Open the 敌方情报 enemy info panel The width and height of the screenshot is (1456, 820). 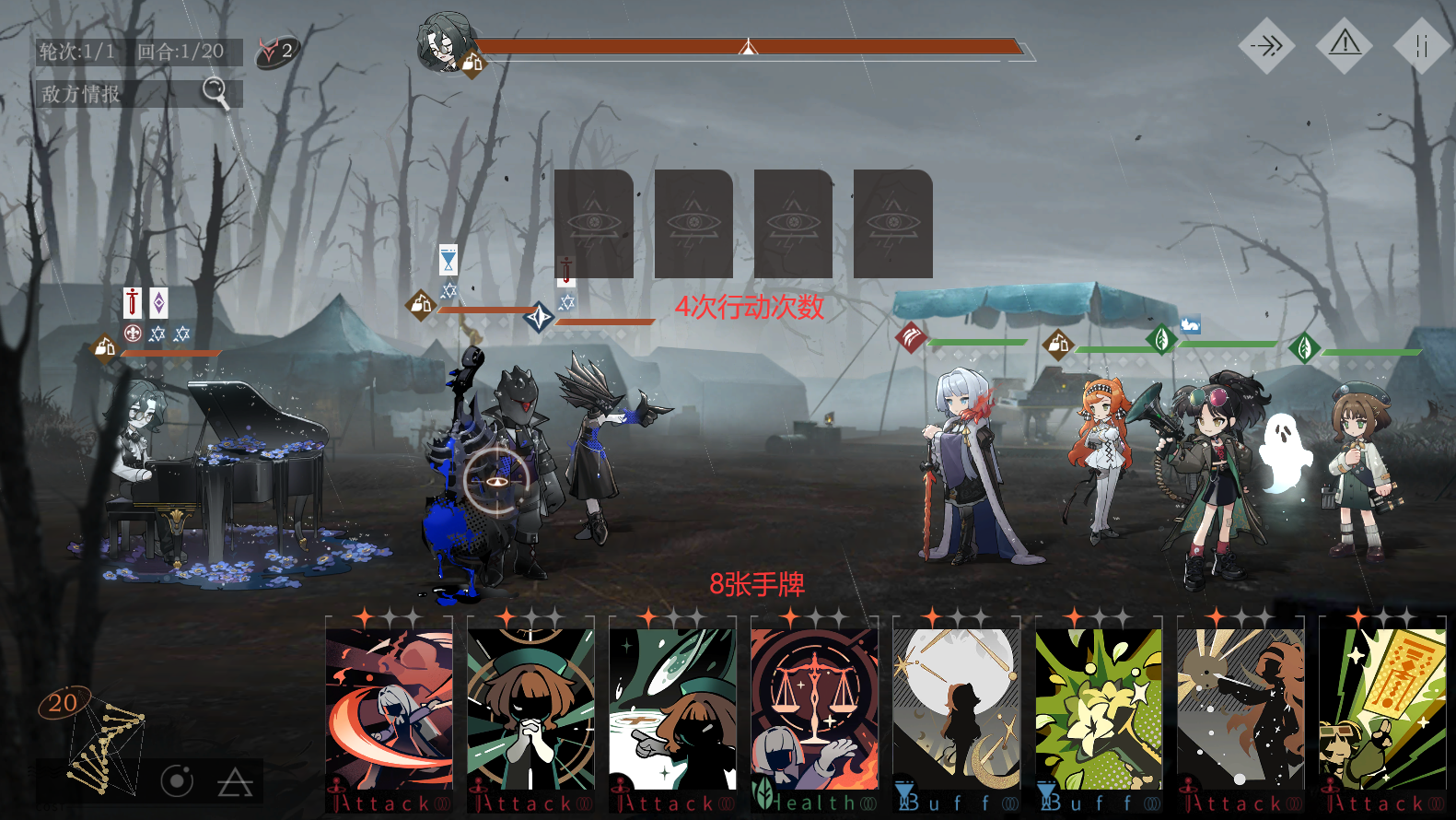pos(138,93)
